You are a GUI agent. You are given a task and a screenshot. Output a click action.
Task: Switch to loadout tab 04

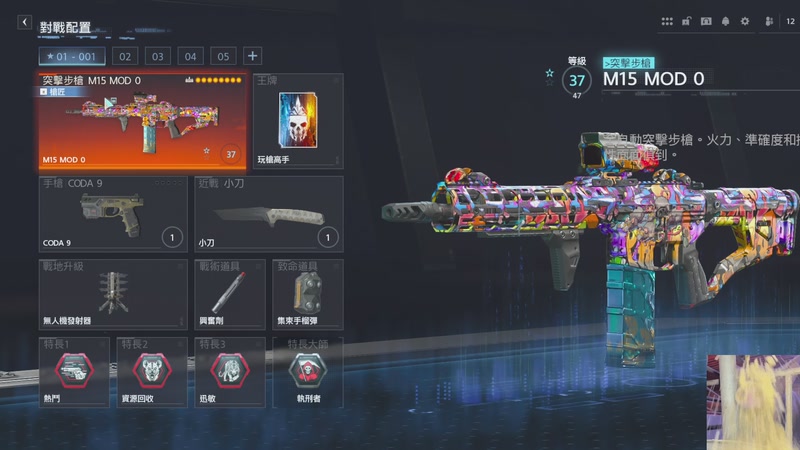pos(190,56)
